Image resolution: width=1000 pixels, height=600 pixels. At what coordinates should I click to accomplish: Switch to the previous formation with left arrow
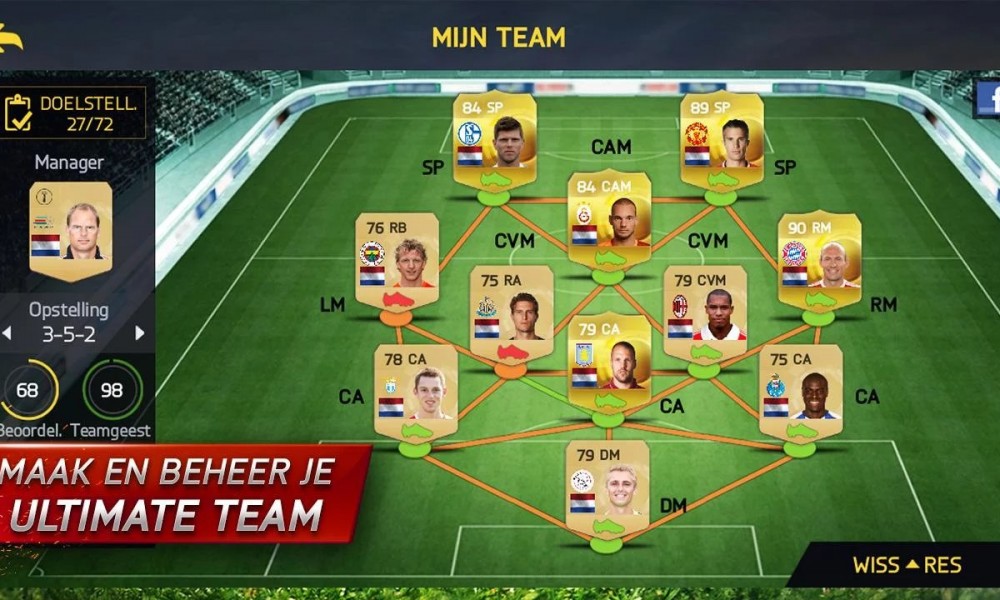pyautogui.click(x=8, y=333)
